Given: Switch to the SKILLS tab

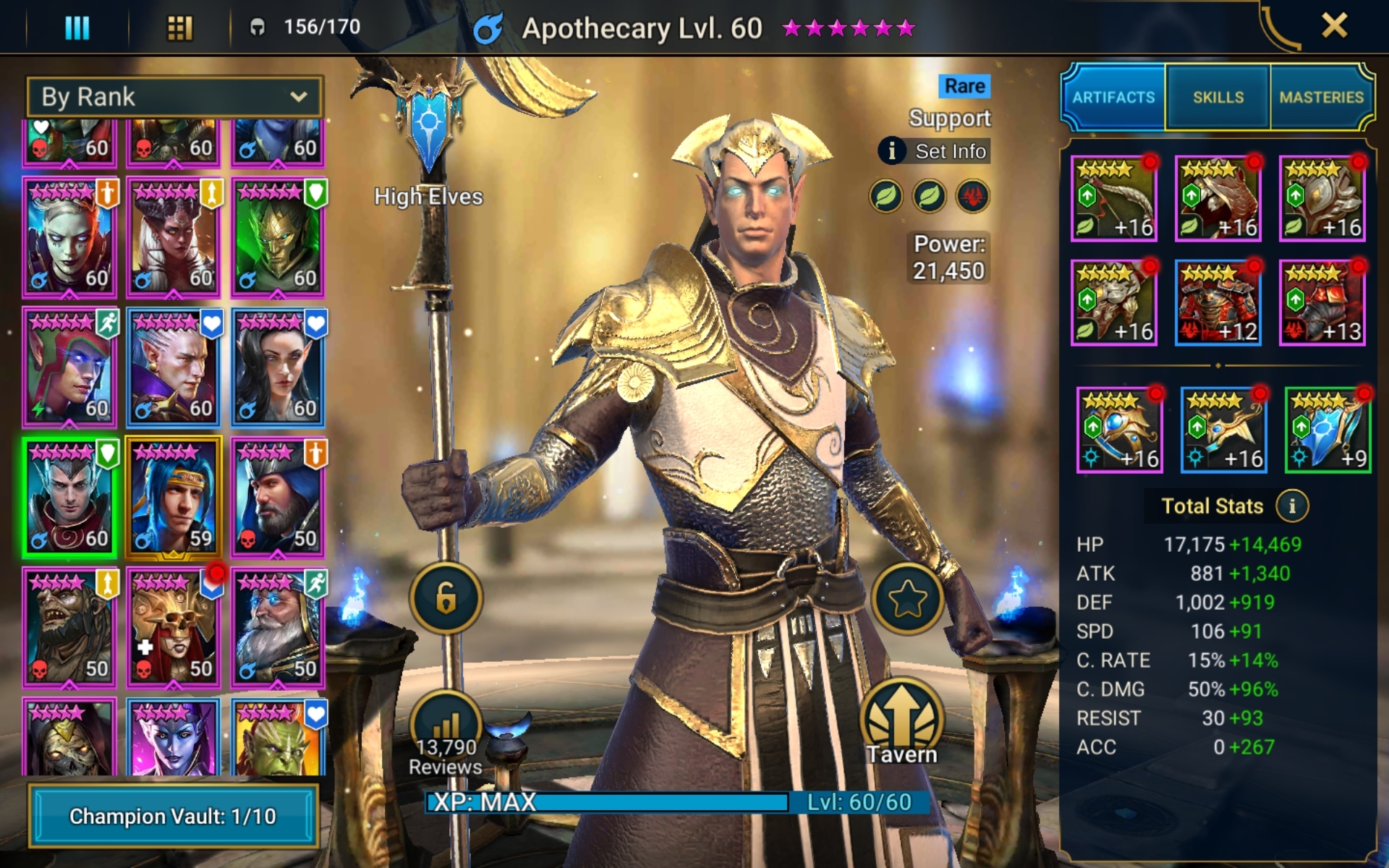Looking at the screenshot, I should [1218, 96].
